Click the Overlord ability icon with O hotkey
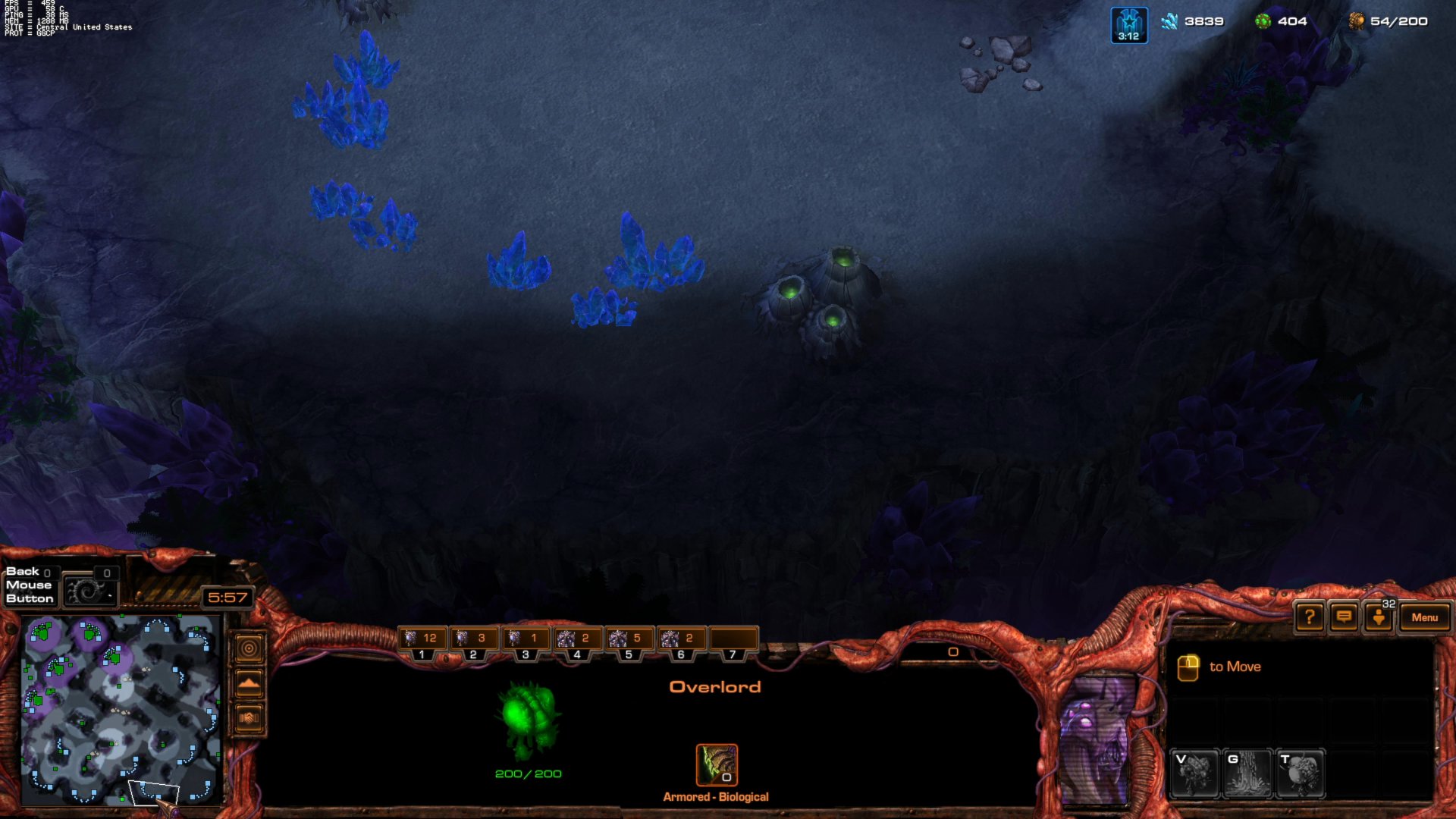1456x819 pixels. point(716,766)
